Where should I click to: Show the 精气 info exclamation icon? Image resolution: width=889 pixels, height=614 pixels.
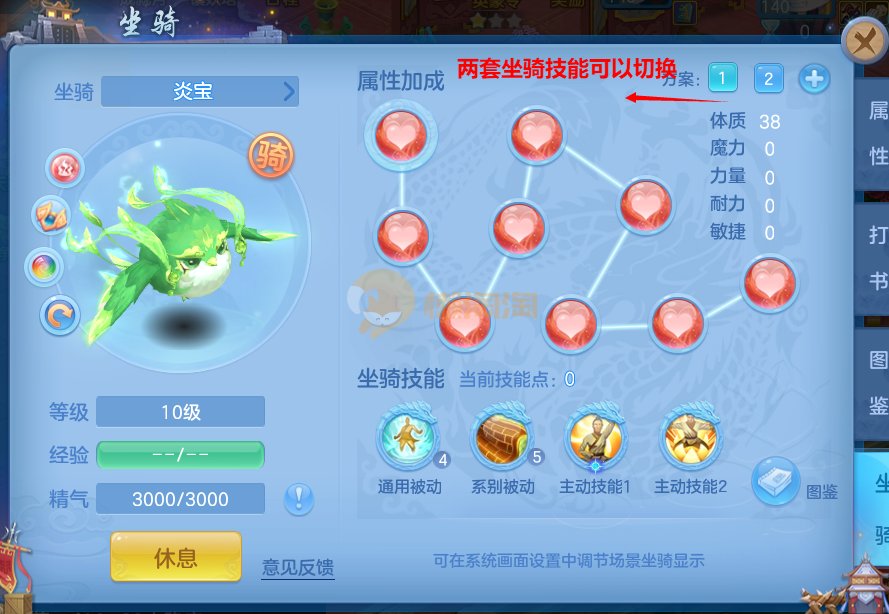click(298, 498)
